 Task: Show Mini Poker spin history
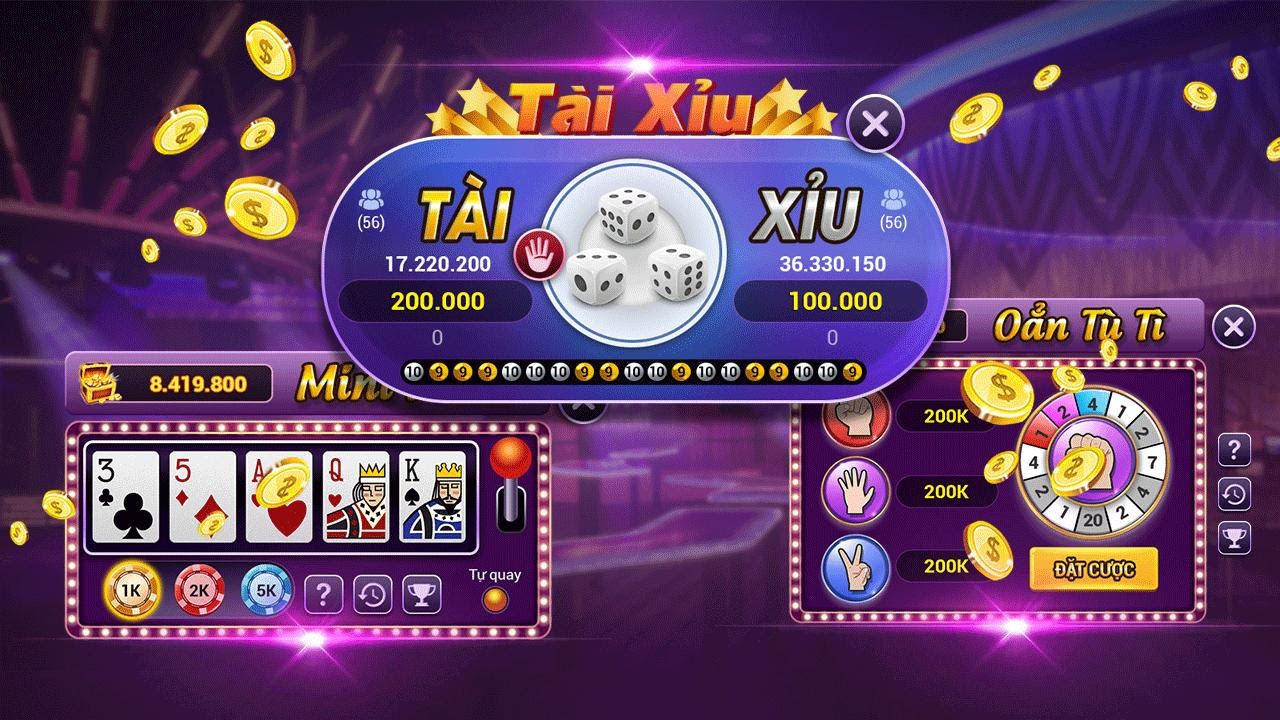tap(372, 594)
